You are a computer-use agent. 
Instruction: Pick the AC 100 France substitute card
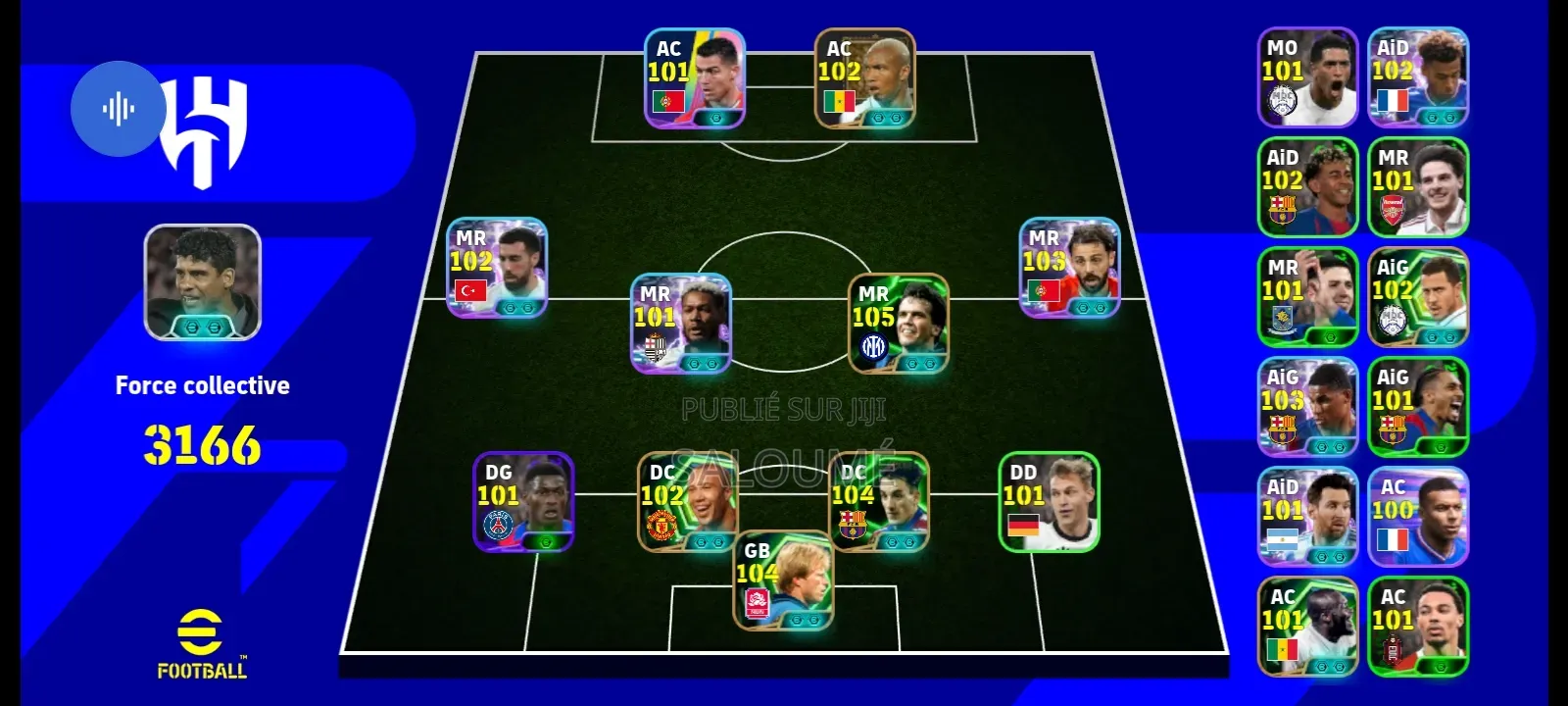coord(1418,517)
